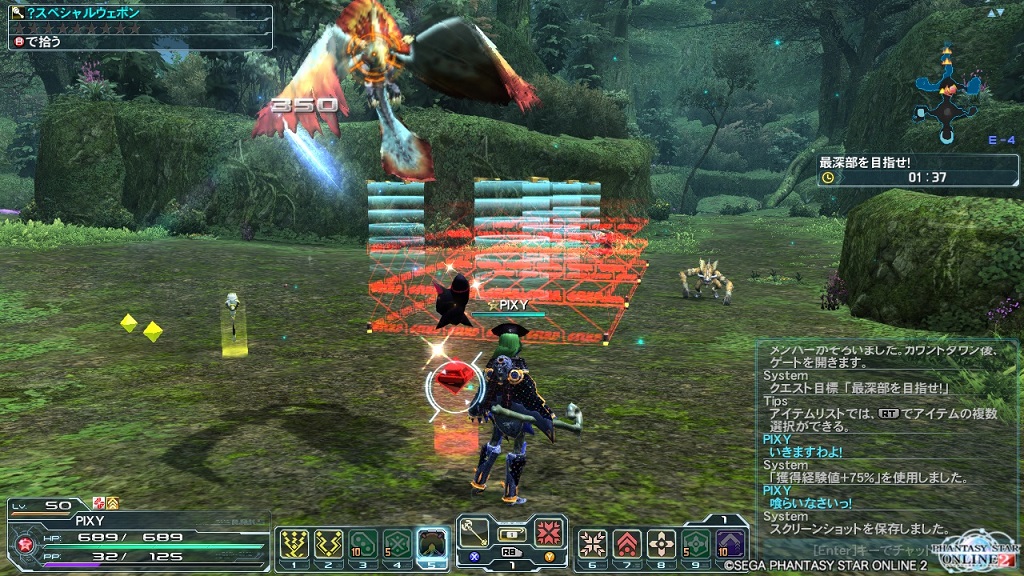Use the purple arrow item in slot 10
Viewport: 1024px width, 576px height.
(731, 544)
